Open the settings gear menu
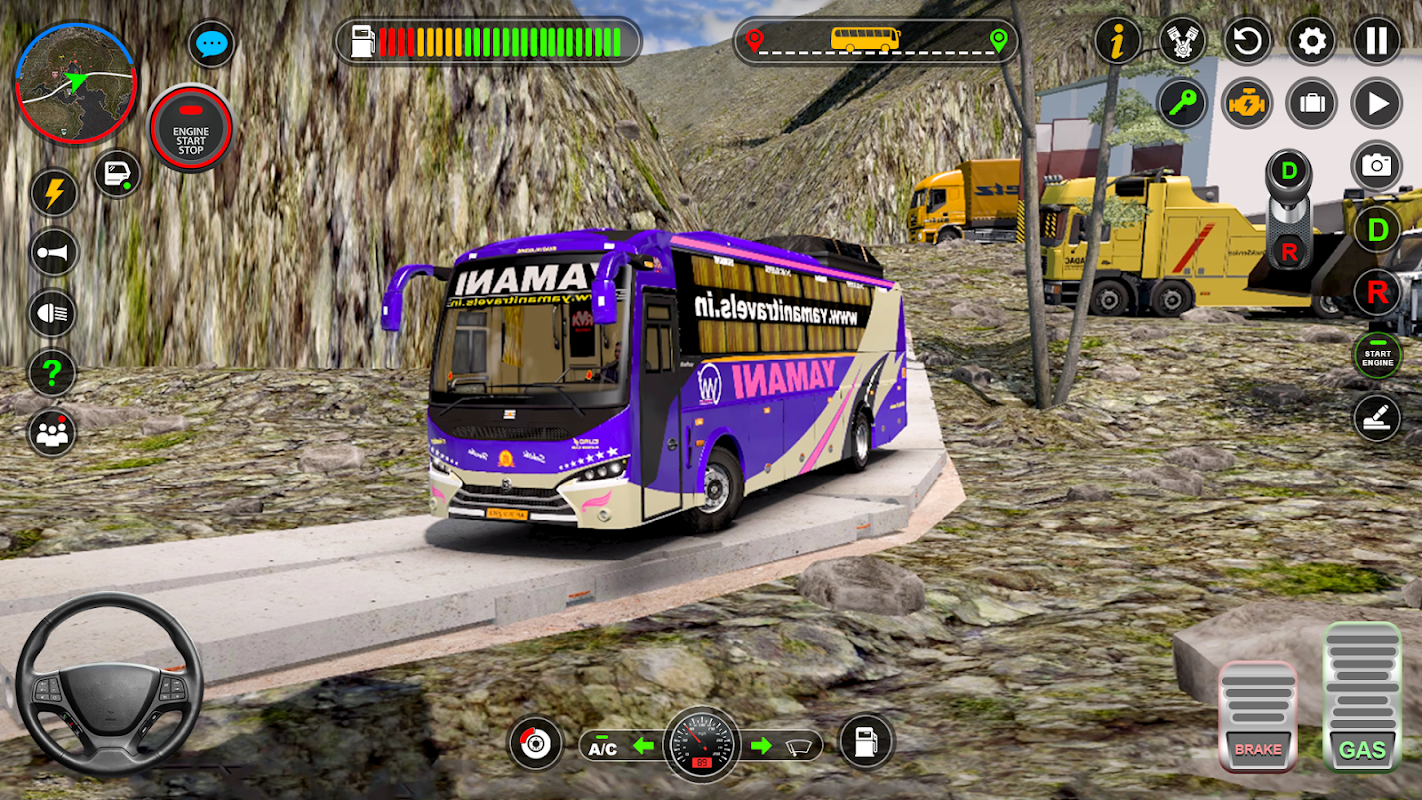Viewport: 1422px width, 800px height. 1312,41
